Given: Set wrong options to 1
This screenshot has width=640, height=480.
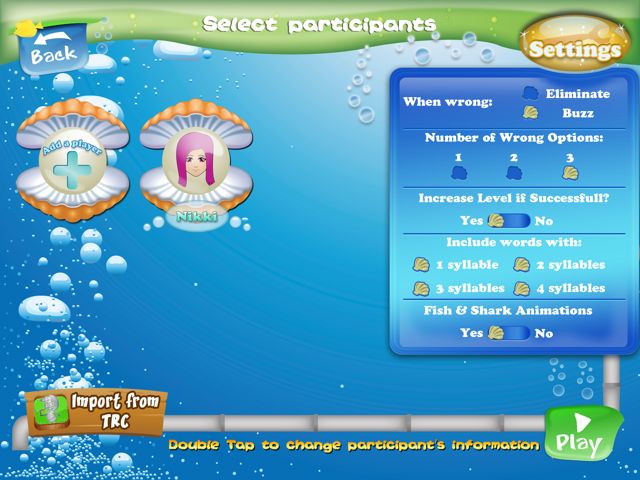Looking at the screenshot, I should click(458, 172).
